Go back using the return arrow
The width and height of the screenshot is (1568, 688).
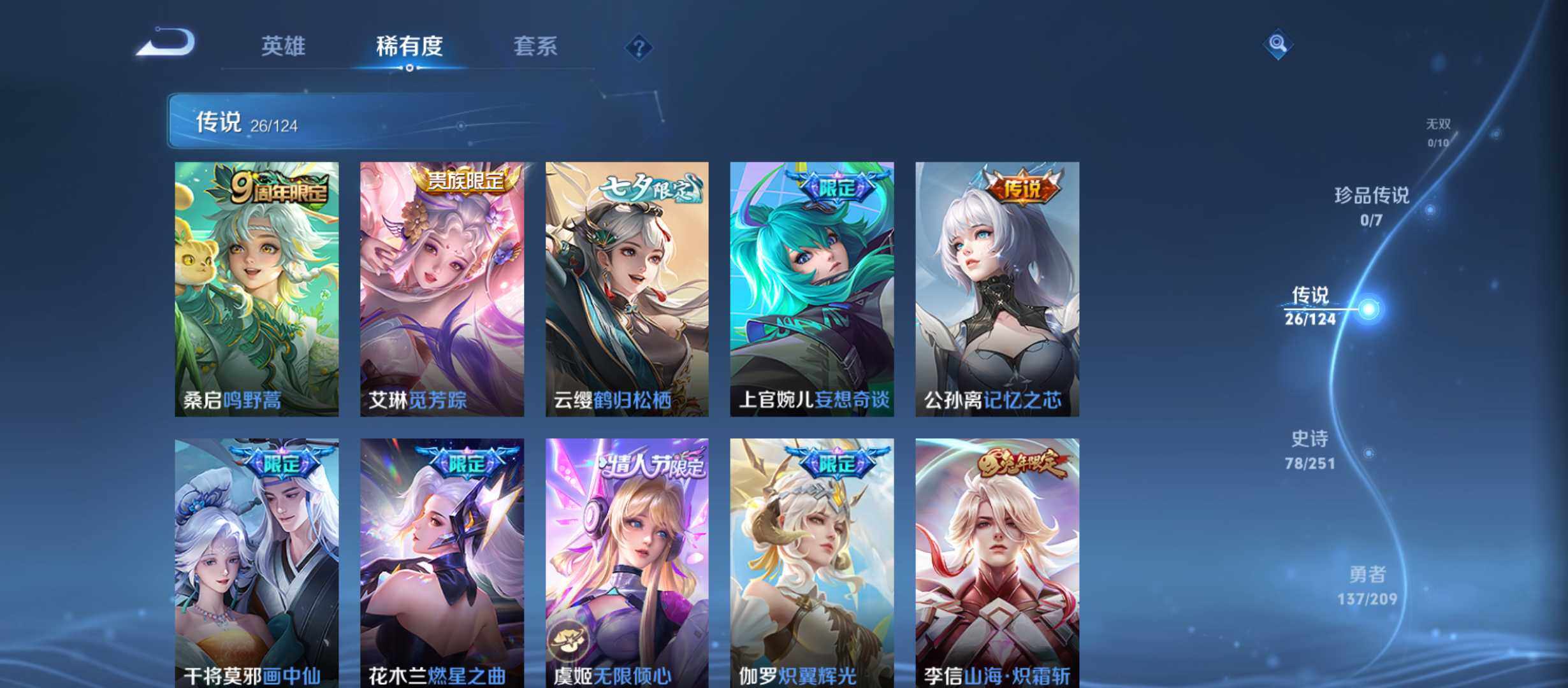(x=167, y=43)
